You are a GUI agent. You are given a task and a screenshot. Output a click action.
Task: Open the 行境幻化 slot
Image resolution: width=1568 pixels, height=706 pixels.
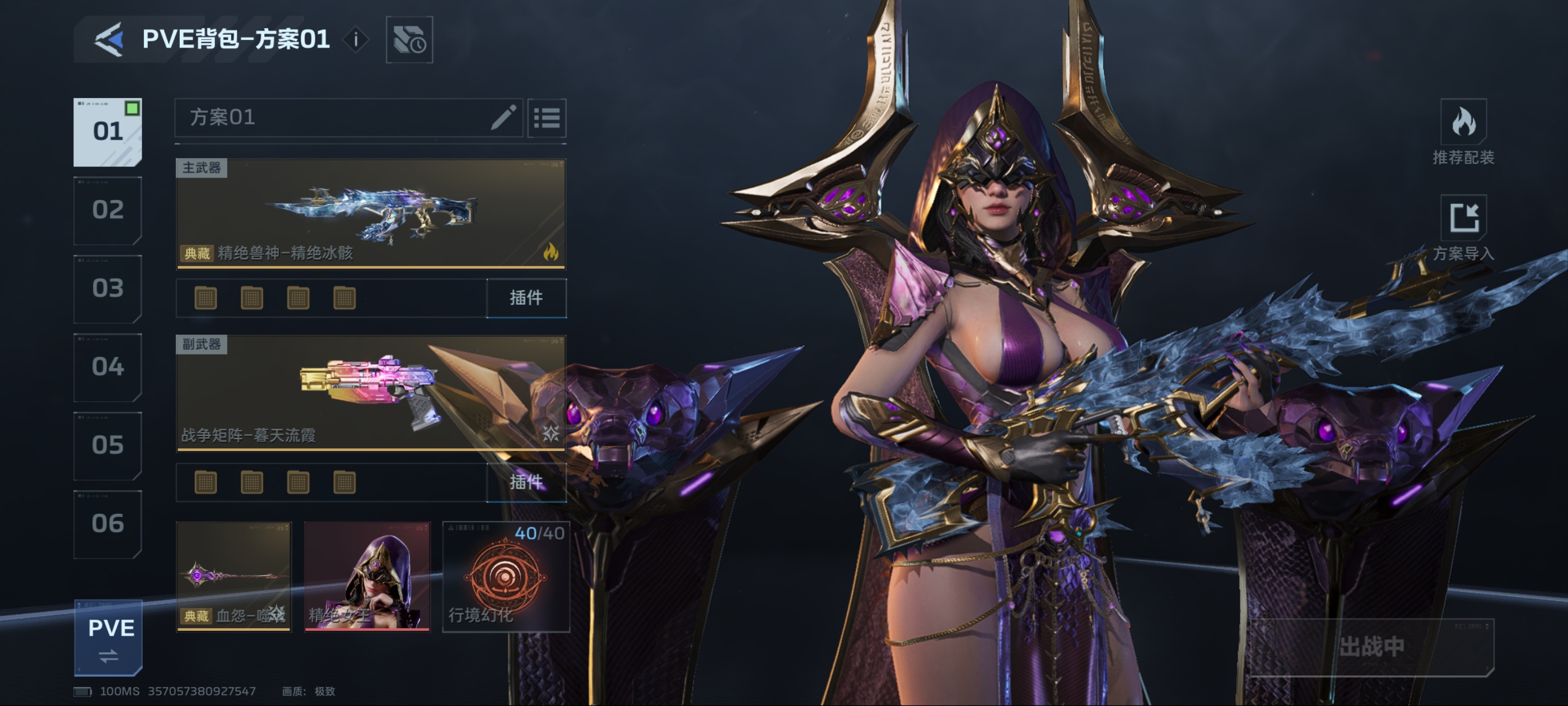(506, 575)
